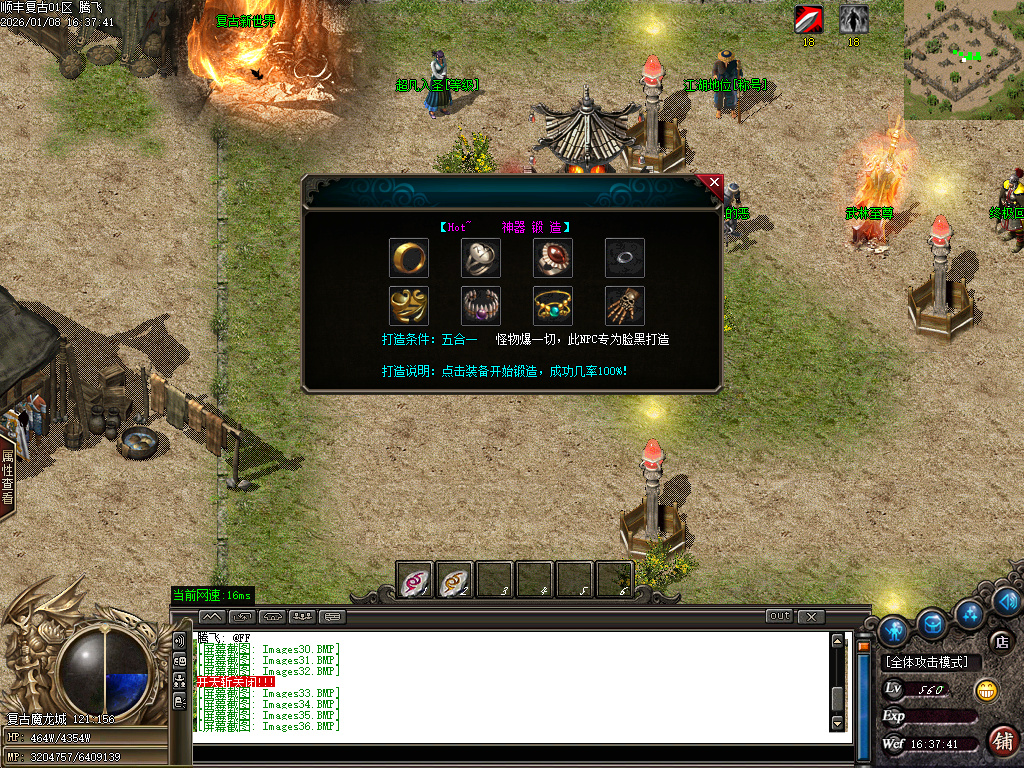
Task: Click the red blade buff icon
Action: (808, 19)
